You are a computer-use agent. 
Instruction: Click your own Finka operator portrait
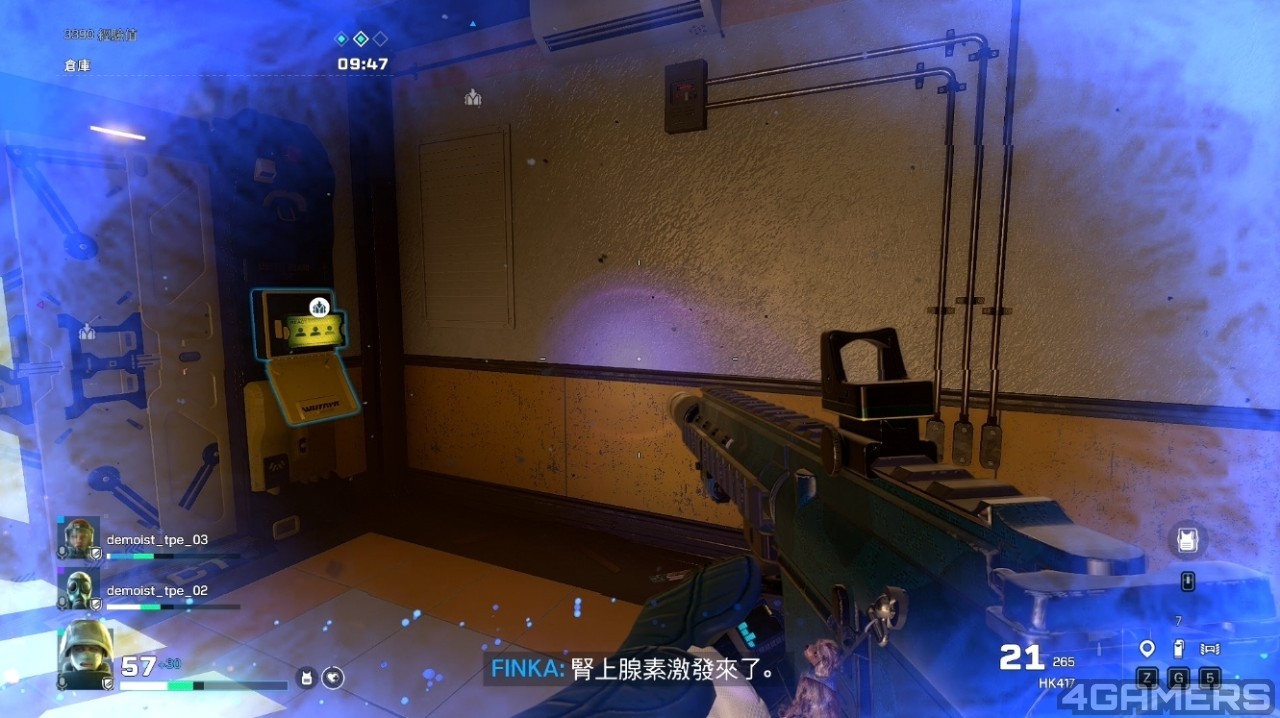click(84, 653)
